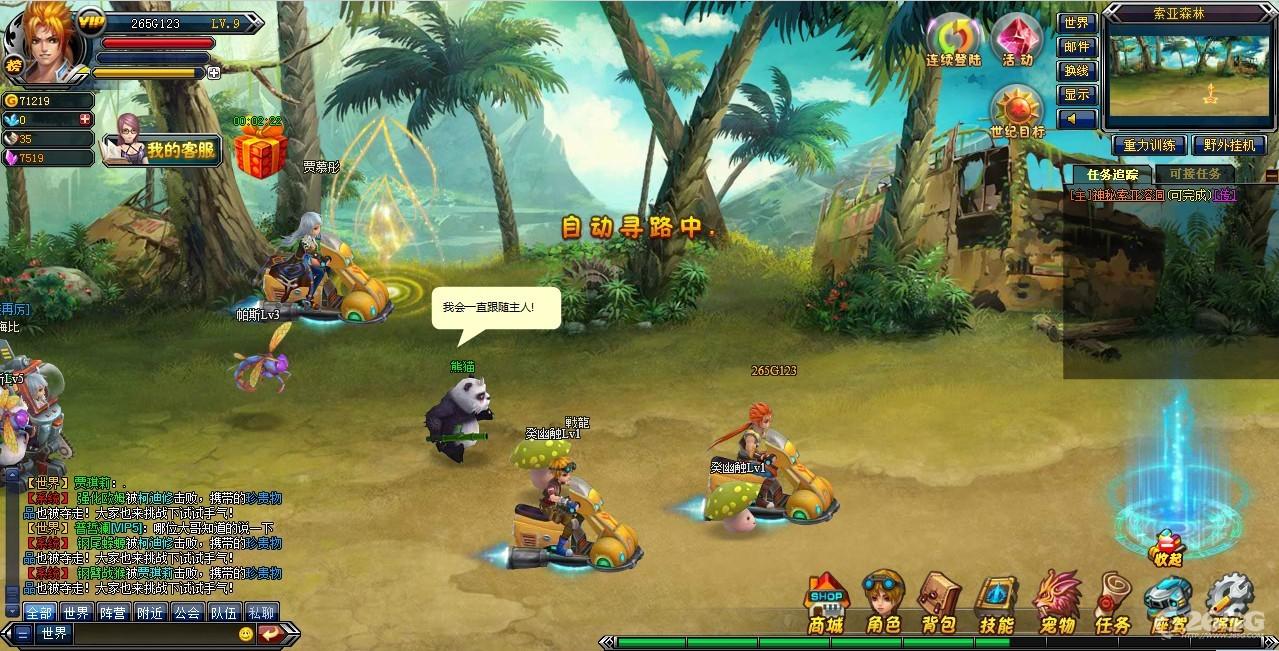
Task: Open the 背包 backpack inventory
Action: [x=939, y=603]
